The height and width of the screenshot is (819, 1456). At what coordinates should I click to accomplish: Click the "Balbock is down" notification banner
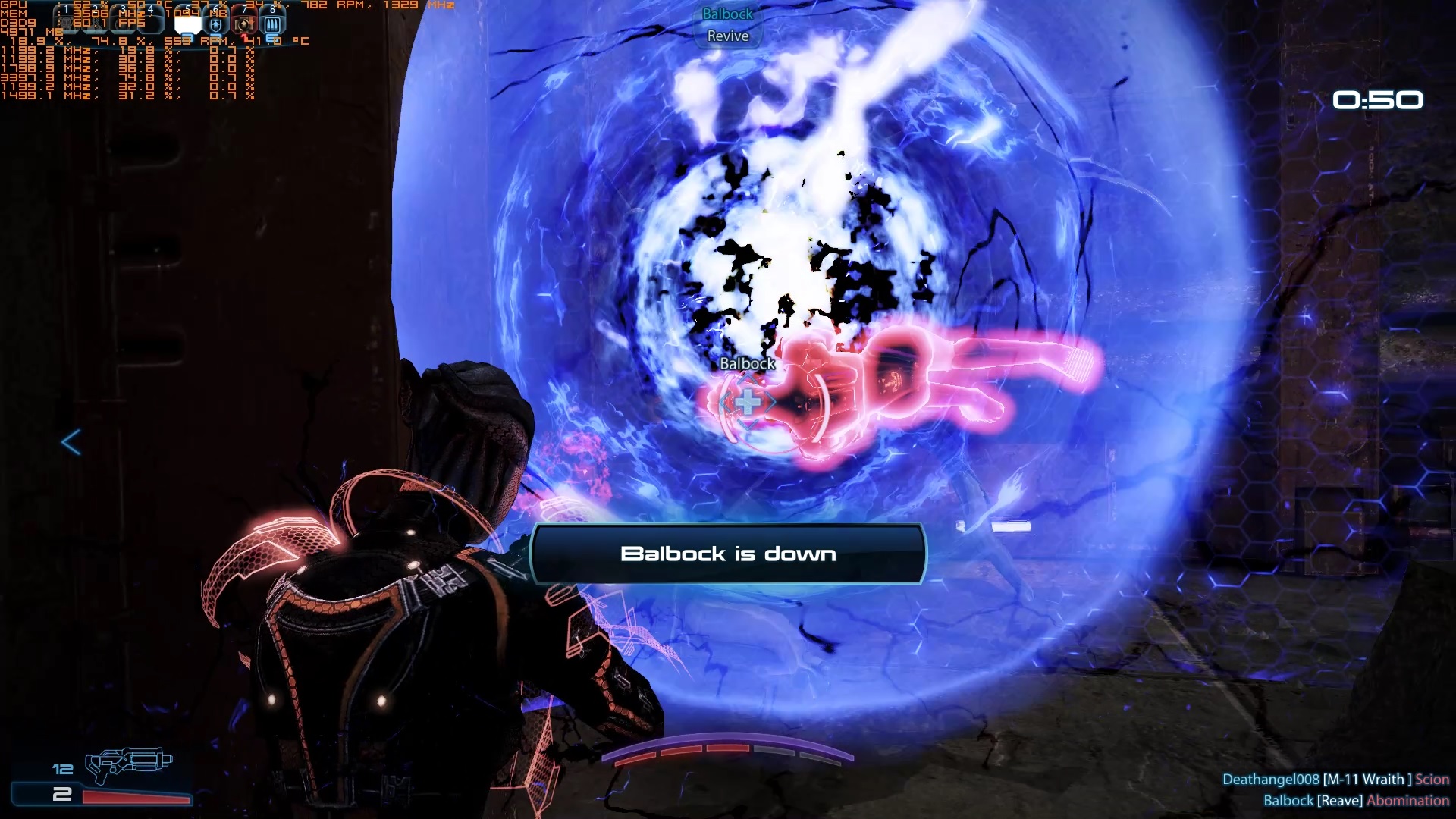pyautogui.click(x=728, y=554)
